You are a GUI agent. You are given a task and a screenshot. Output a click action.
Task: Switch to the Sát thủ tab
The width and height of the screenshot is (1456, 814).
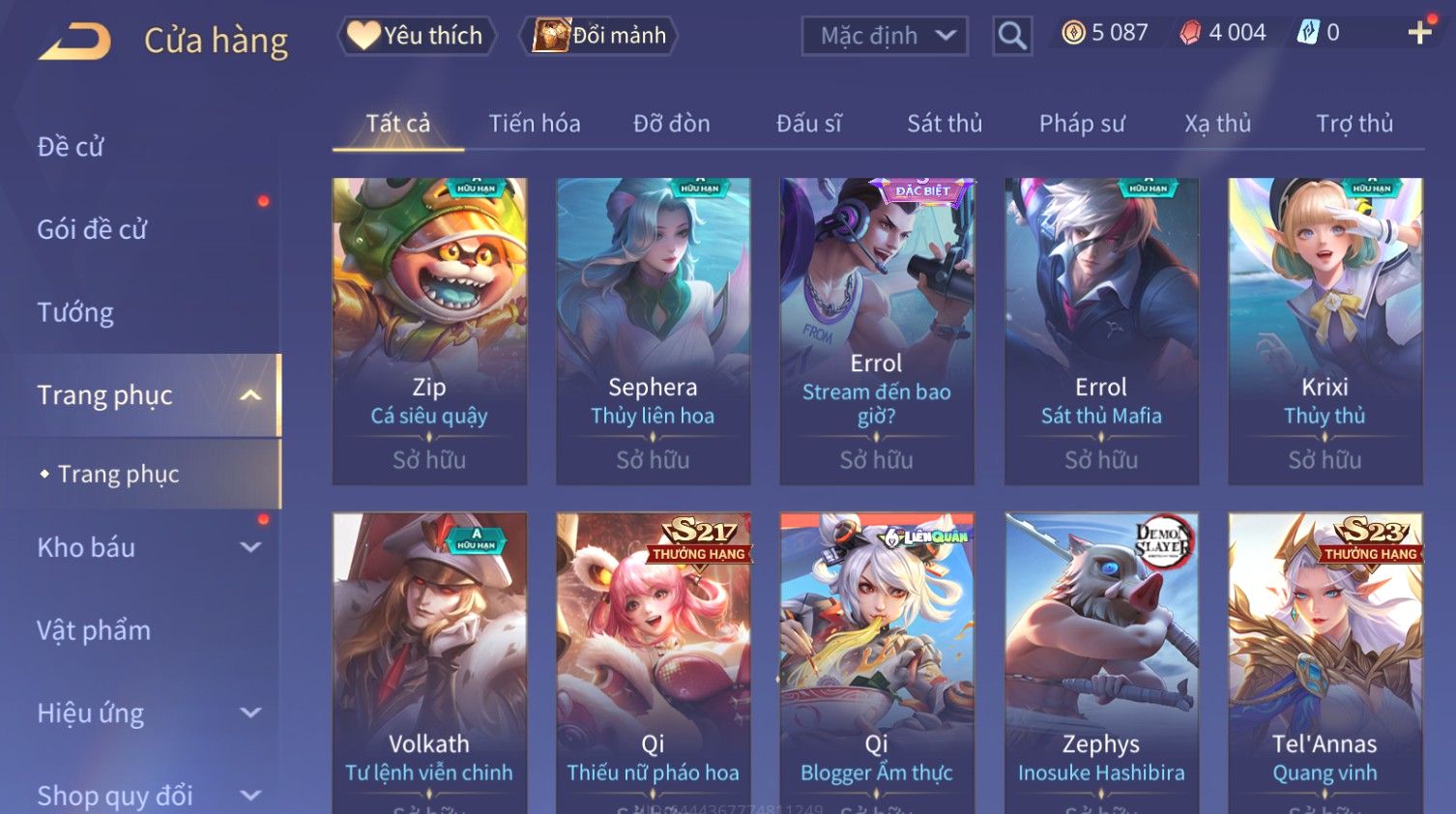tap(944, 124)
